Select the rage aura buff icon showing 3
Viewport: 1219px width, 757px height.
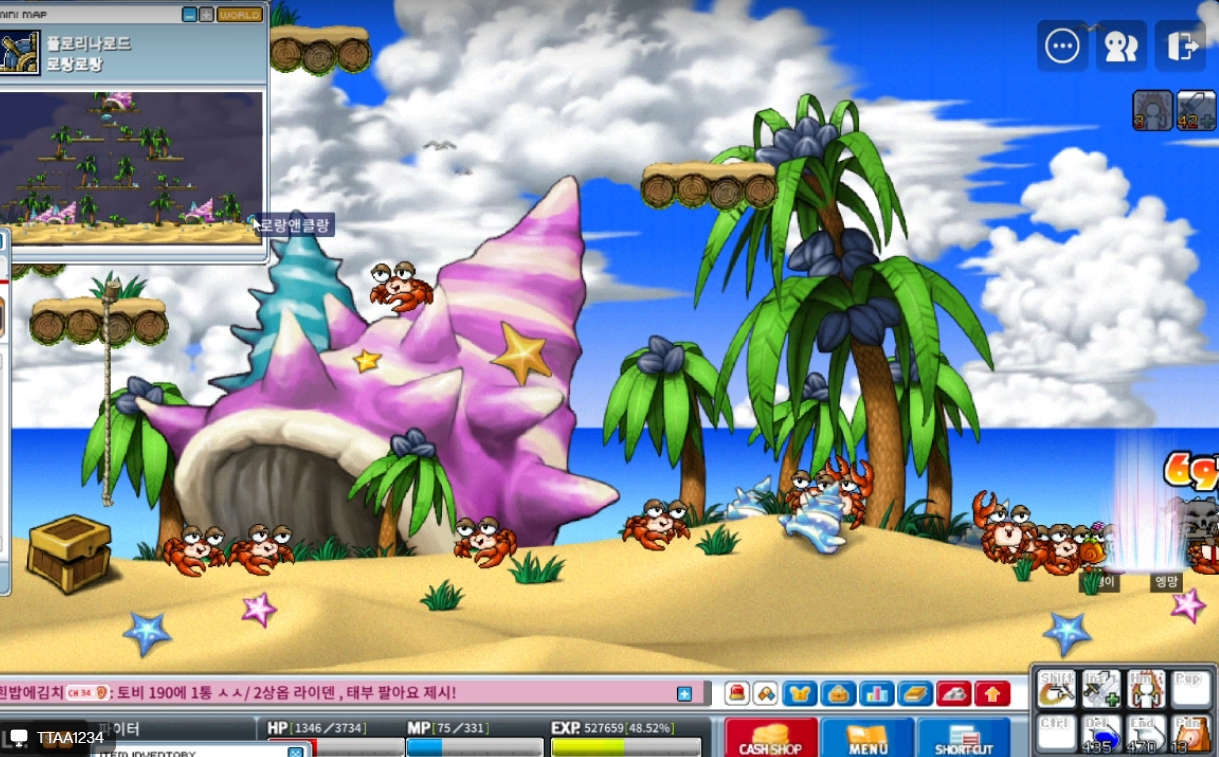1152,110
